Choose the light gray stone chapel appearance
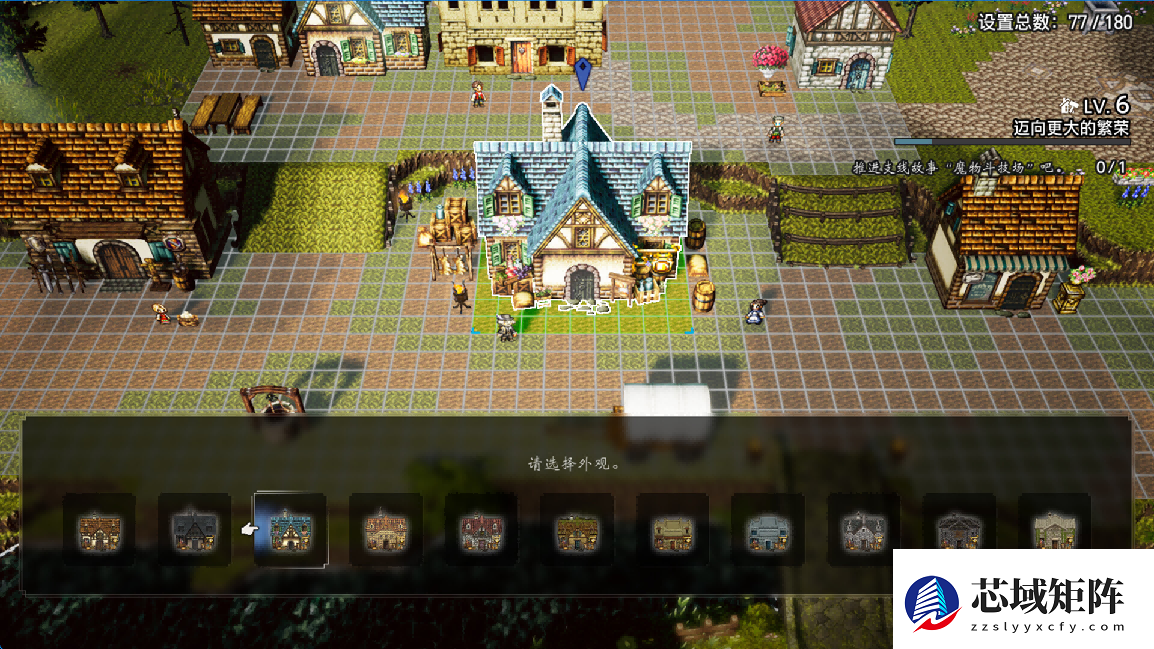 (864, 530)
